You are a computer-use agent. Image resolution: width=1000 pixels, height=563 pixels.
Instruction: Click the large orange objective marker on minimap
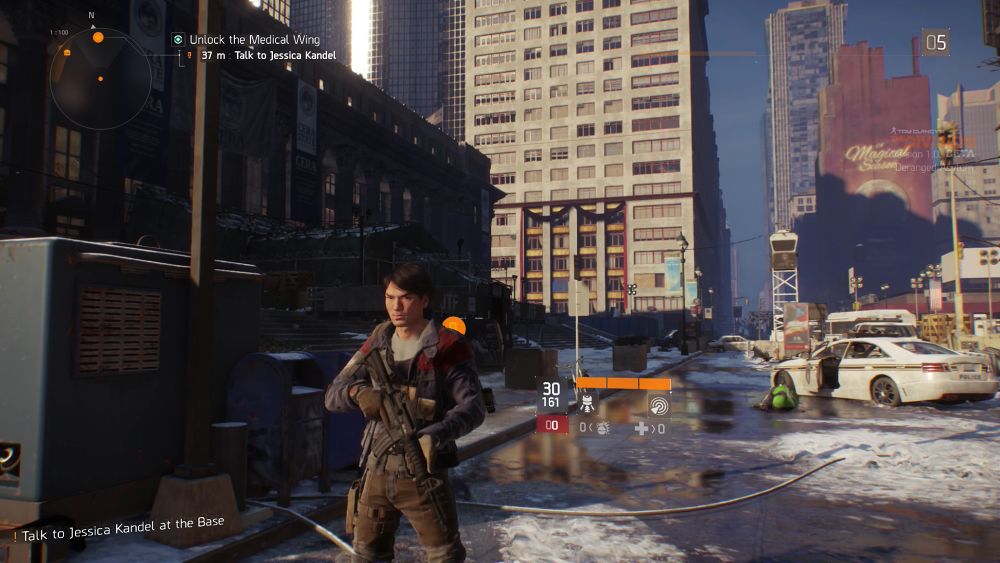pyautogui.click(x=98, y=37)
